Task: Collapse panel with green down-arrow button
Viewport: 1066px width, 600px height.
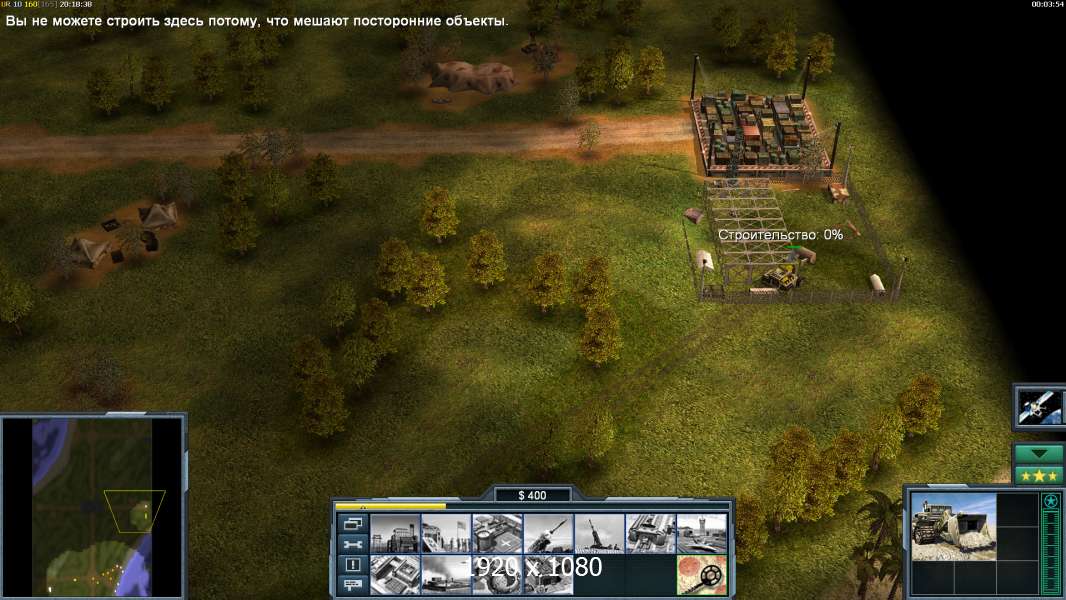Action: 1038,454
